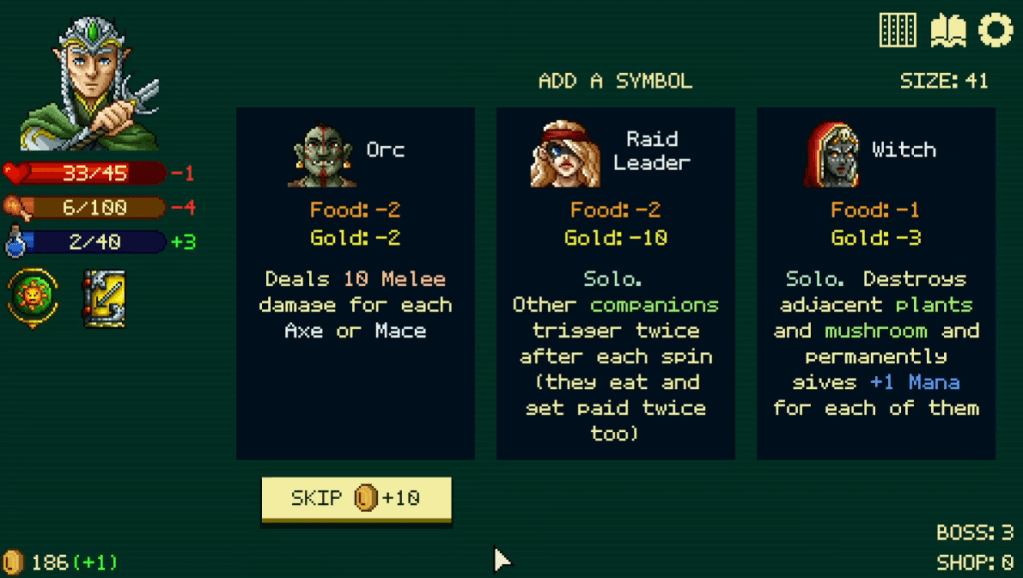This screenshot has height=578, width=1023.
Task: Click the elf hero portrait
Action: (x=89, y=85)
